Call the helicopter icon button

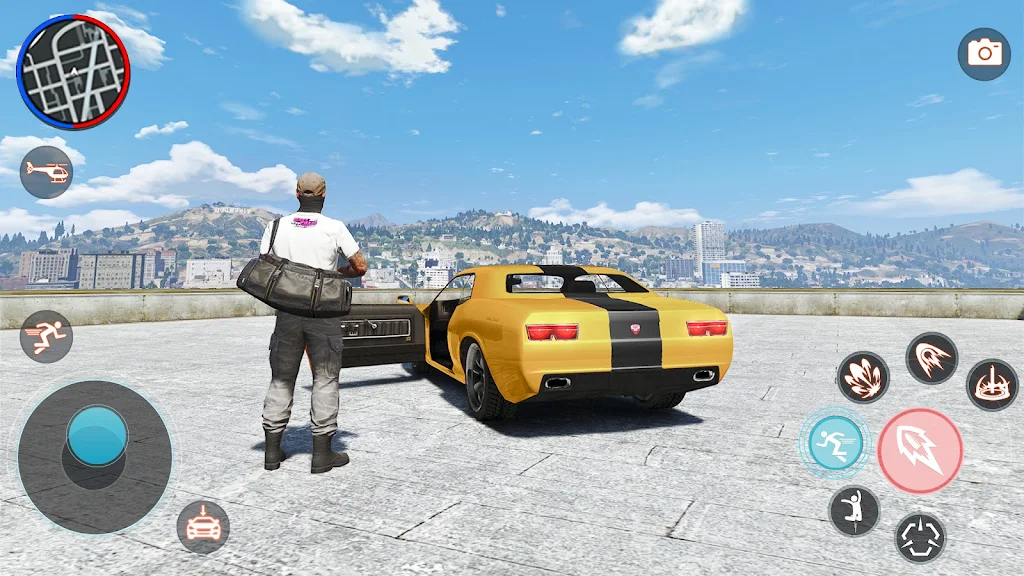click(x=46, y=172)
